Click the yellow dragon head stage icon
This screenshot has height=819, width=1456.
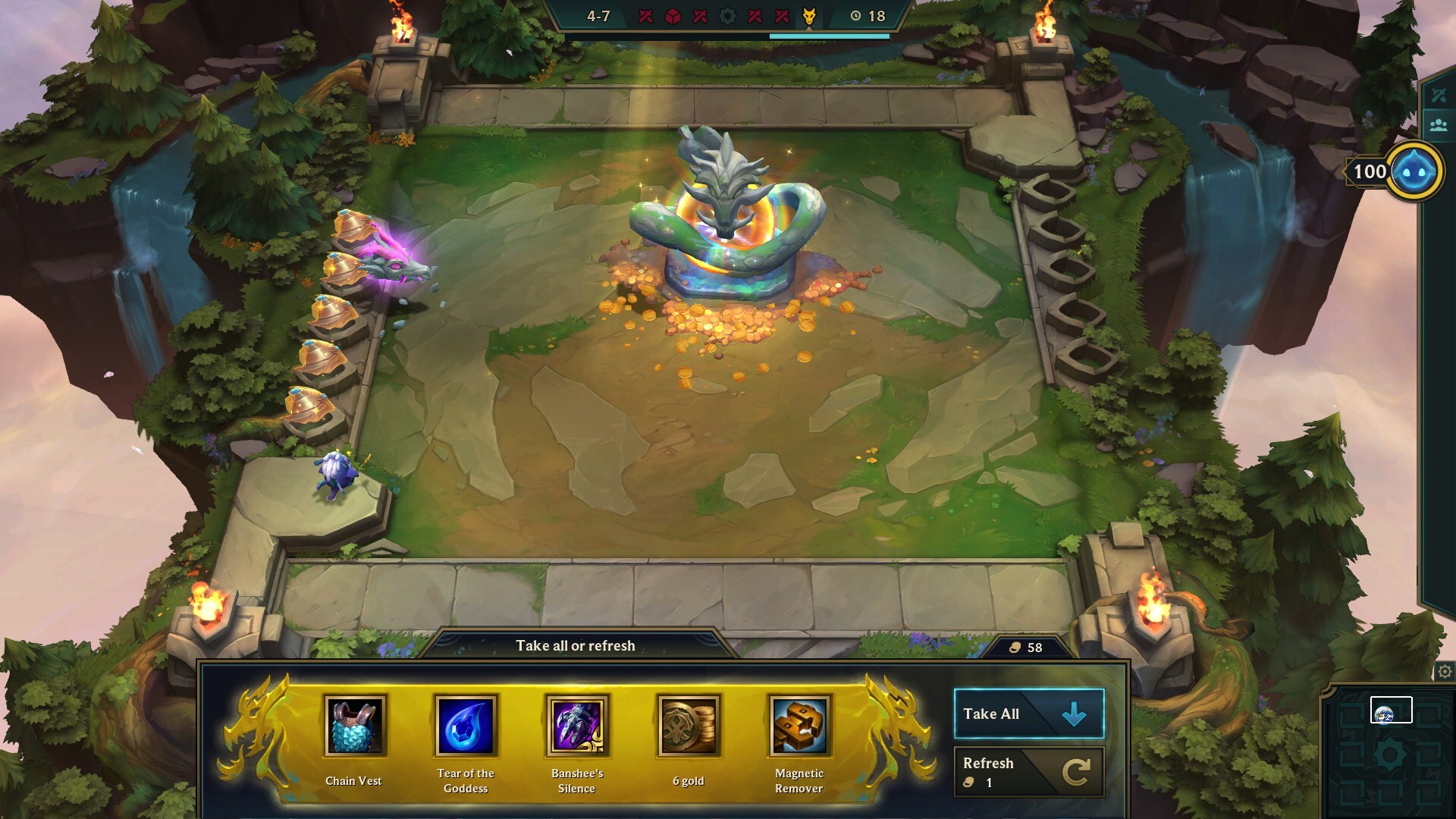coord(809,17)
